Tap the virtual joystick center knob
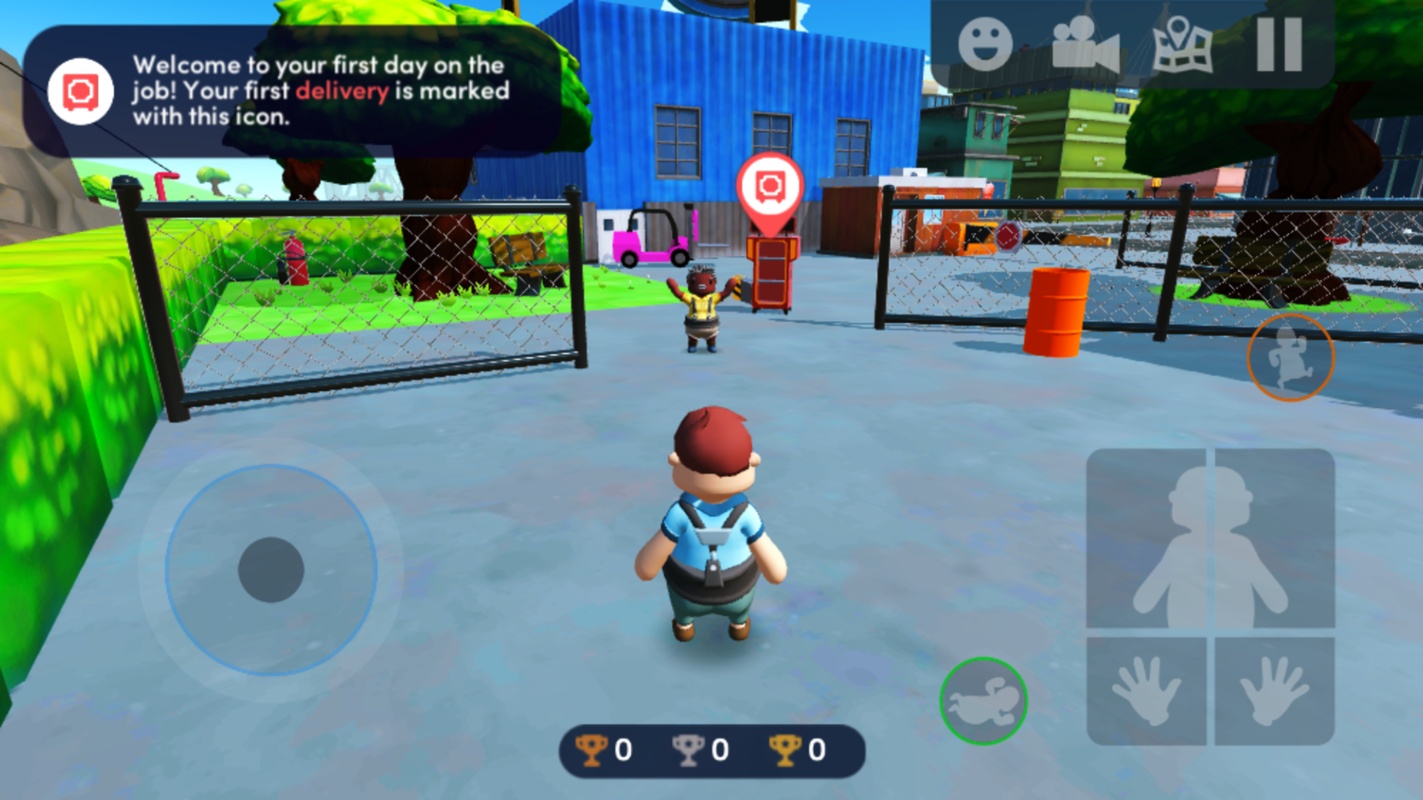Image resolution: width=1423 pixels, height=800 pixels. point(271,569)
